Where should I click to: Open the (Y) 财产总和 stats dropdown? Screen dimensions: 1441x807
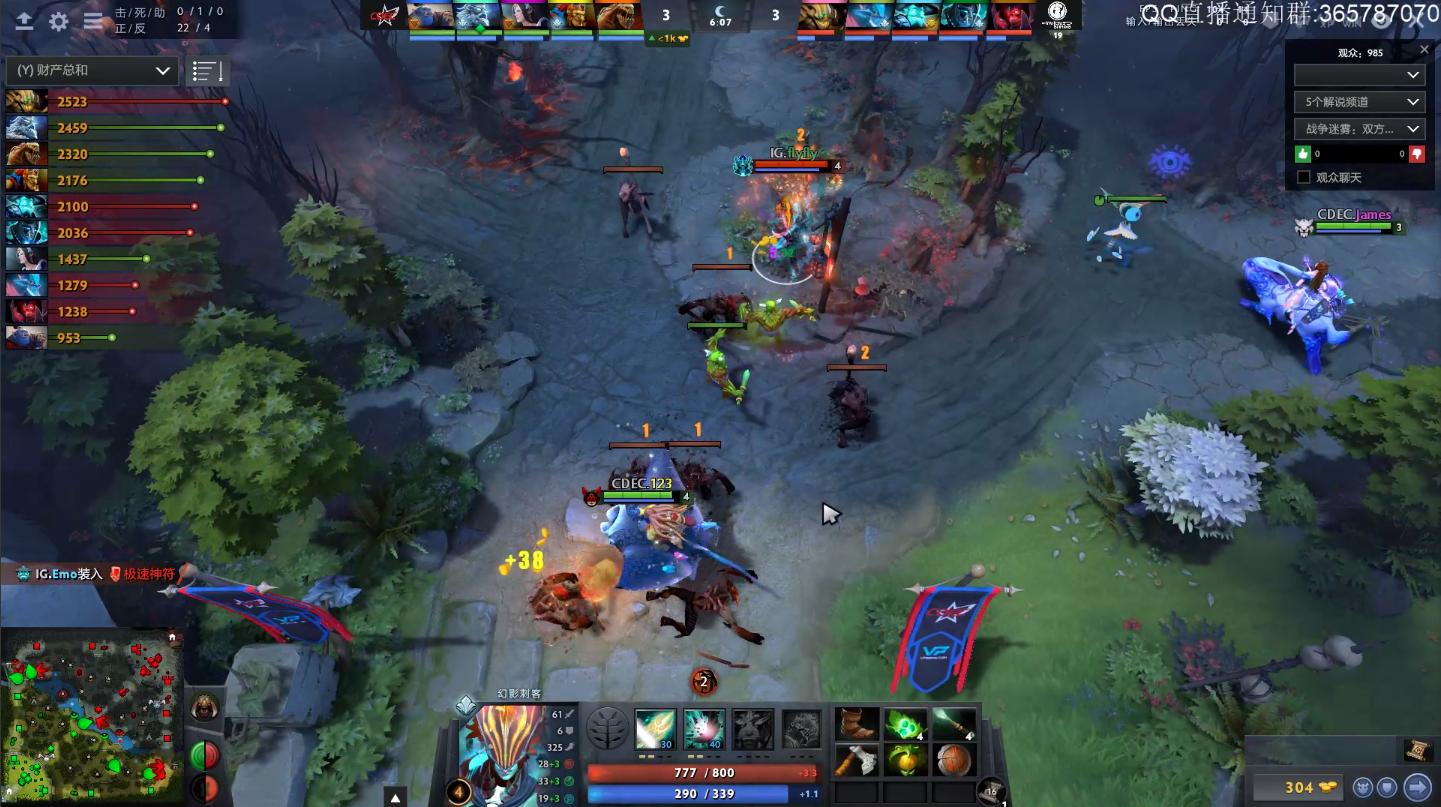click(92, 70)
